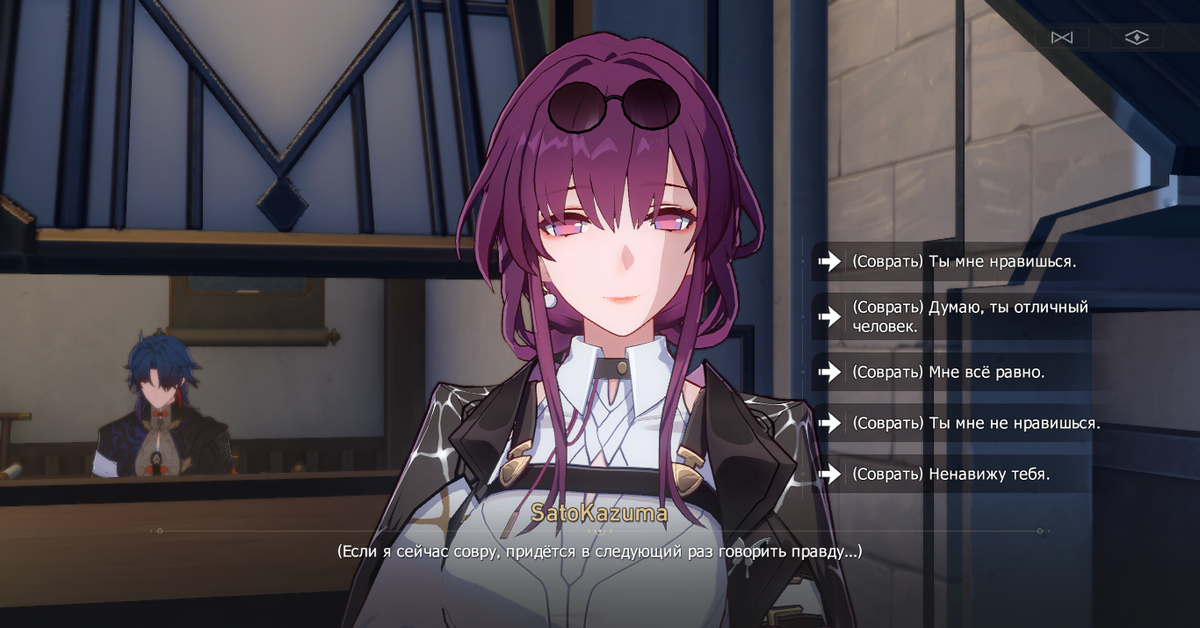1200x628 pixels.
Task: Toggle the bow-tie shaped auto-play button
Action: pos(1061,38)
